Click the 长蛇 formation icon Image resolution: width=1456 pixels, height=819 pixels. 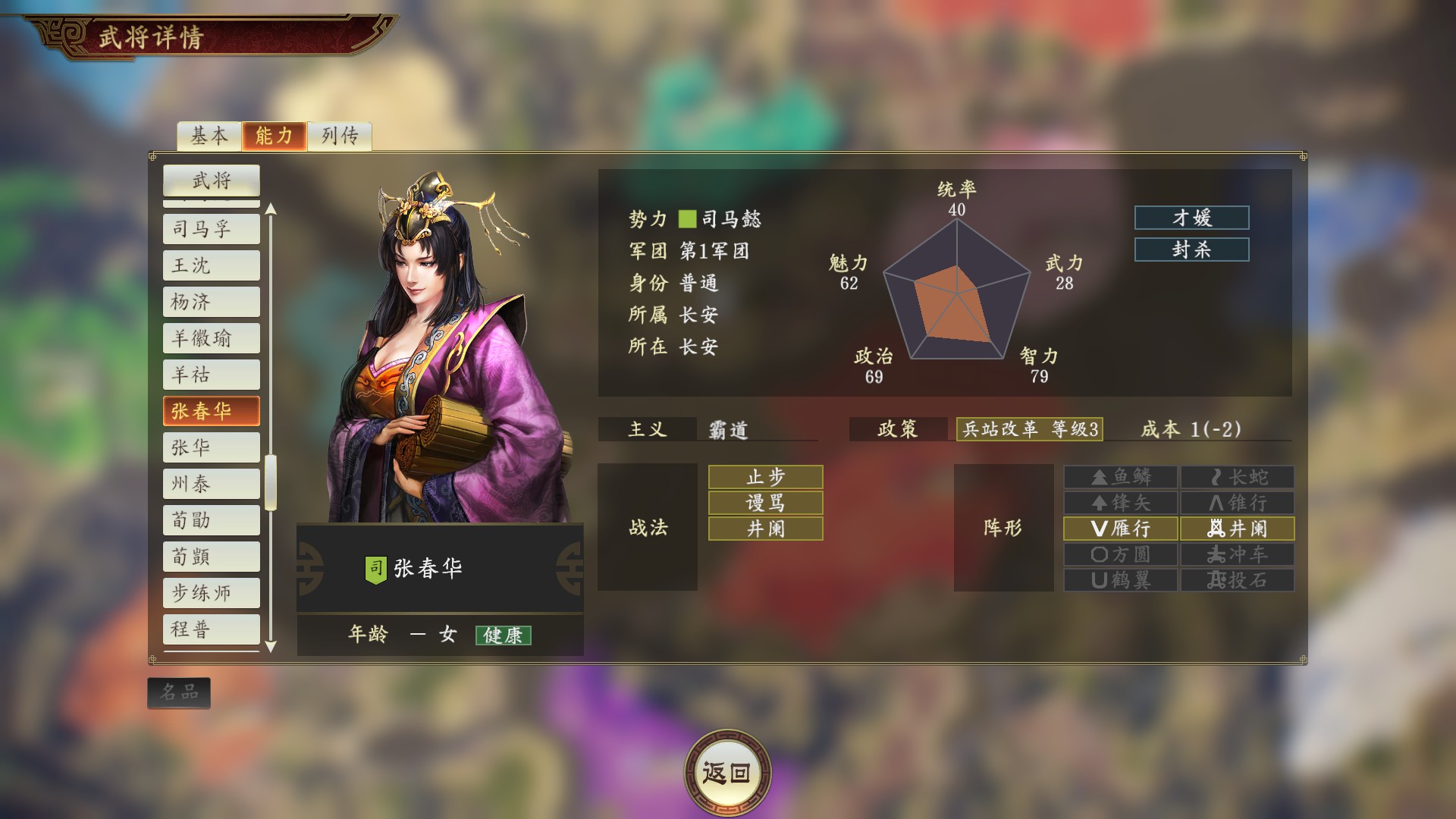[x=1236, y=477]
